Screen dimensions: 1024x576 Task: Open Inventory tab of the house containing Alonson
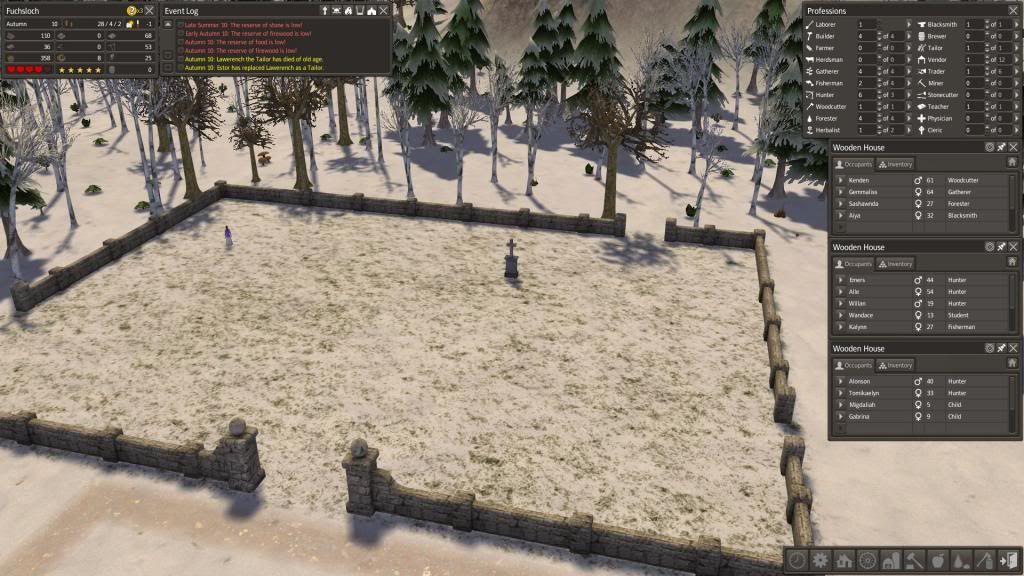point(895,365)
